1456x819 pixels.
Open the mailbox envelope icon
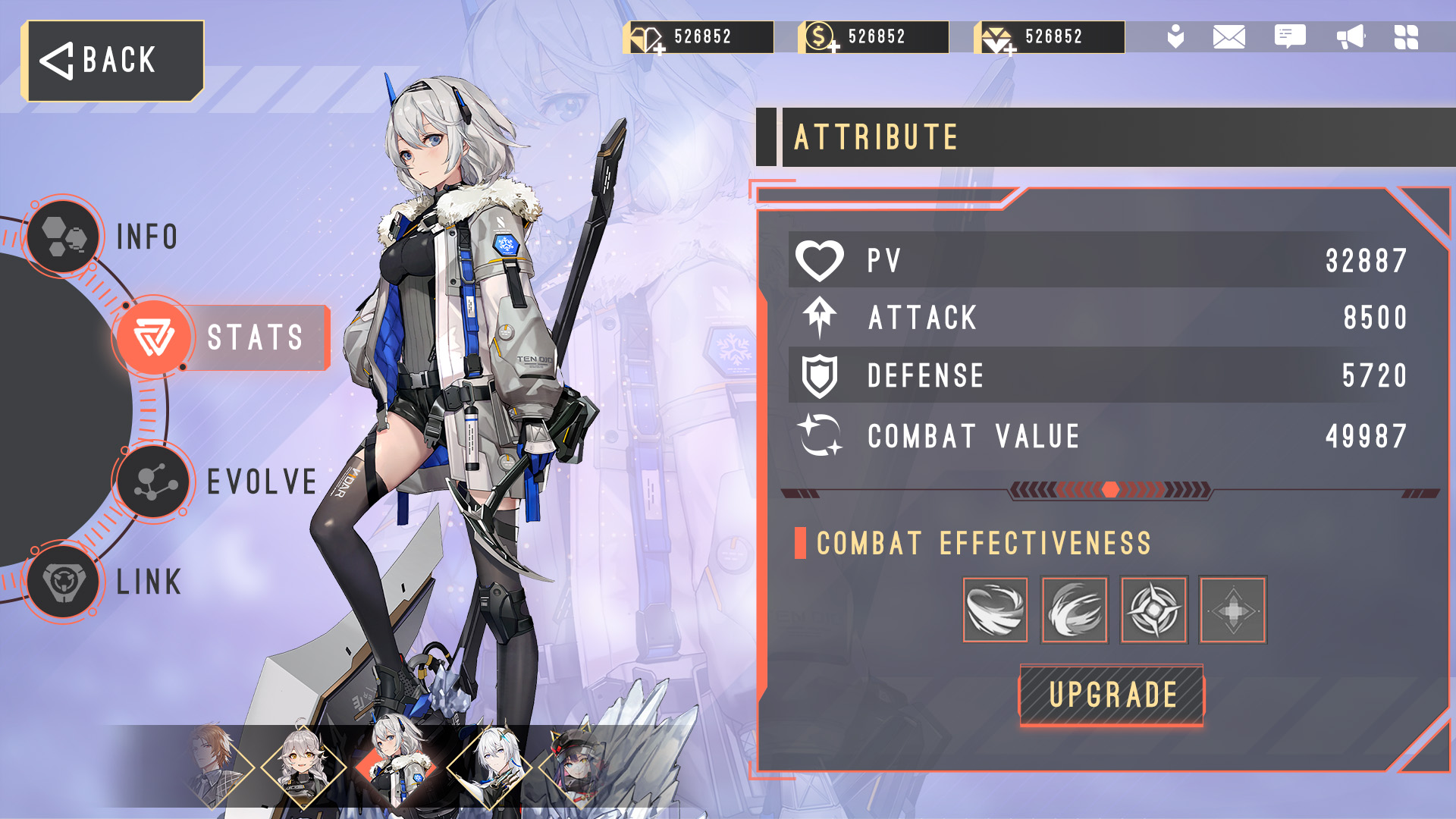click(1228, 36)
